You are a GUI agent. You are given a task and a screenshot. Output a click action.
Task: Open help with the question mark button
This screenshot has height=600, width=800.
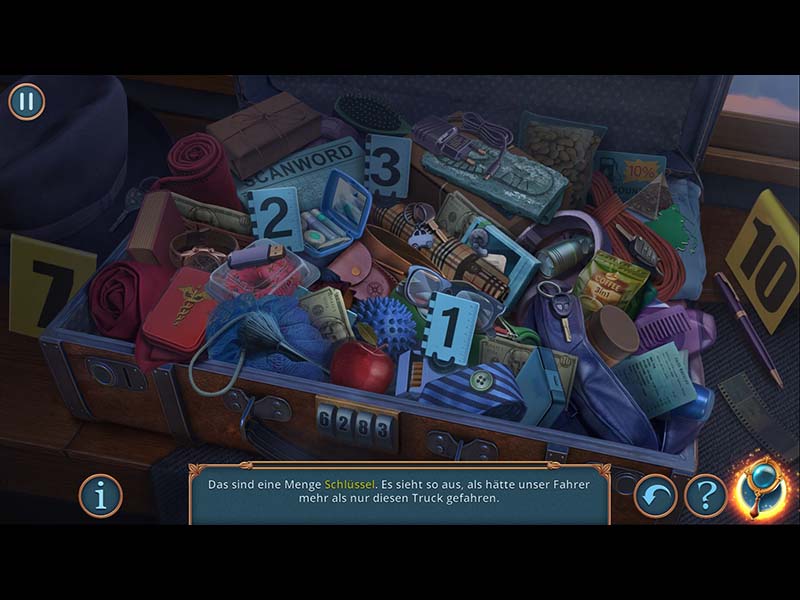[x=706, y=495]
